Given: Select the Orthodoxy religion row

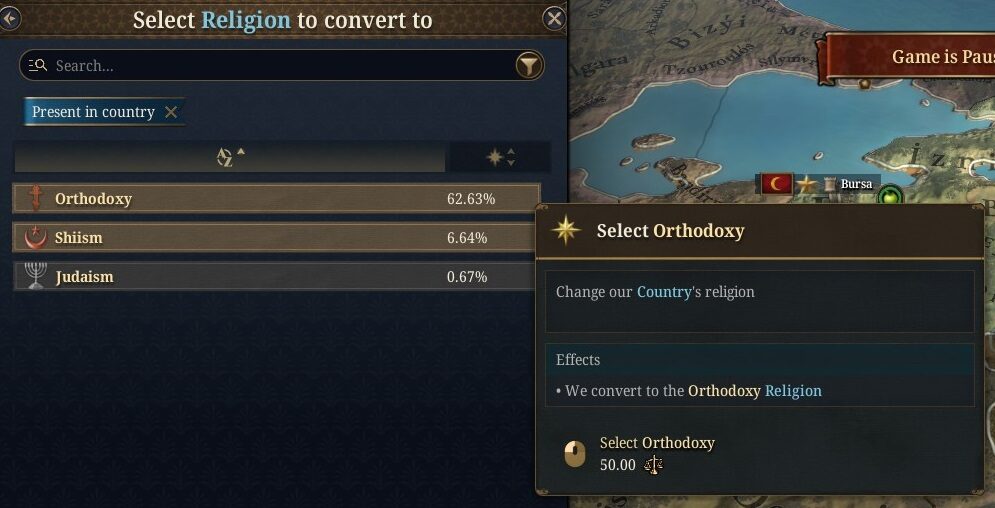Looking at the screenshot, I should coord(275,199).
